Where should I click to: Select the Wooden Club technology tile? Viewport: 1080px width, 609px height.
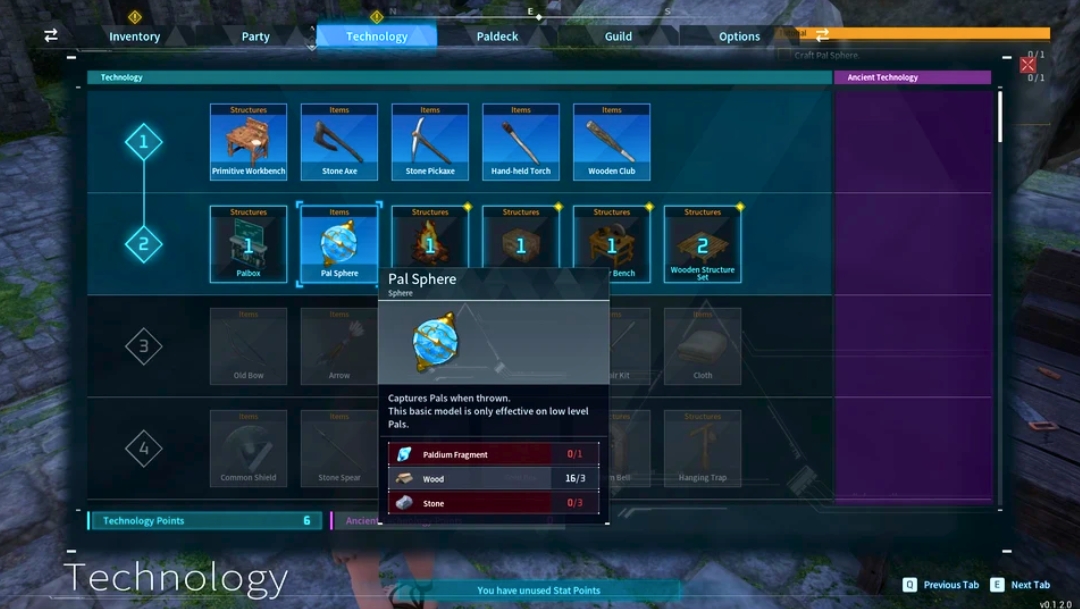pyautogui.click(x=612, y=142)
